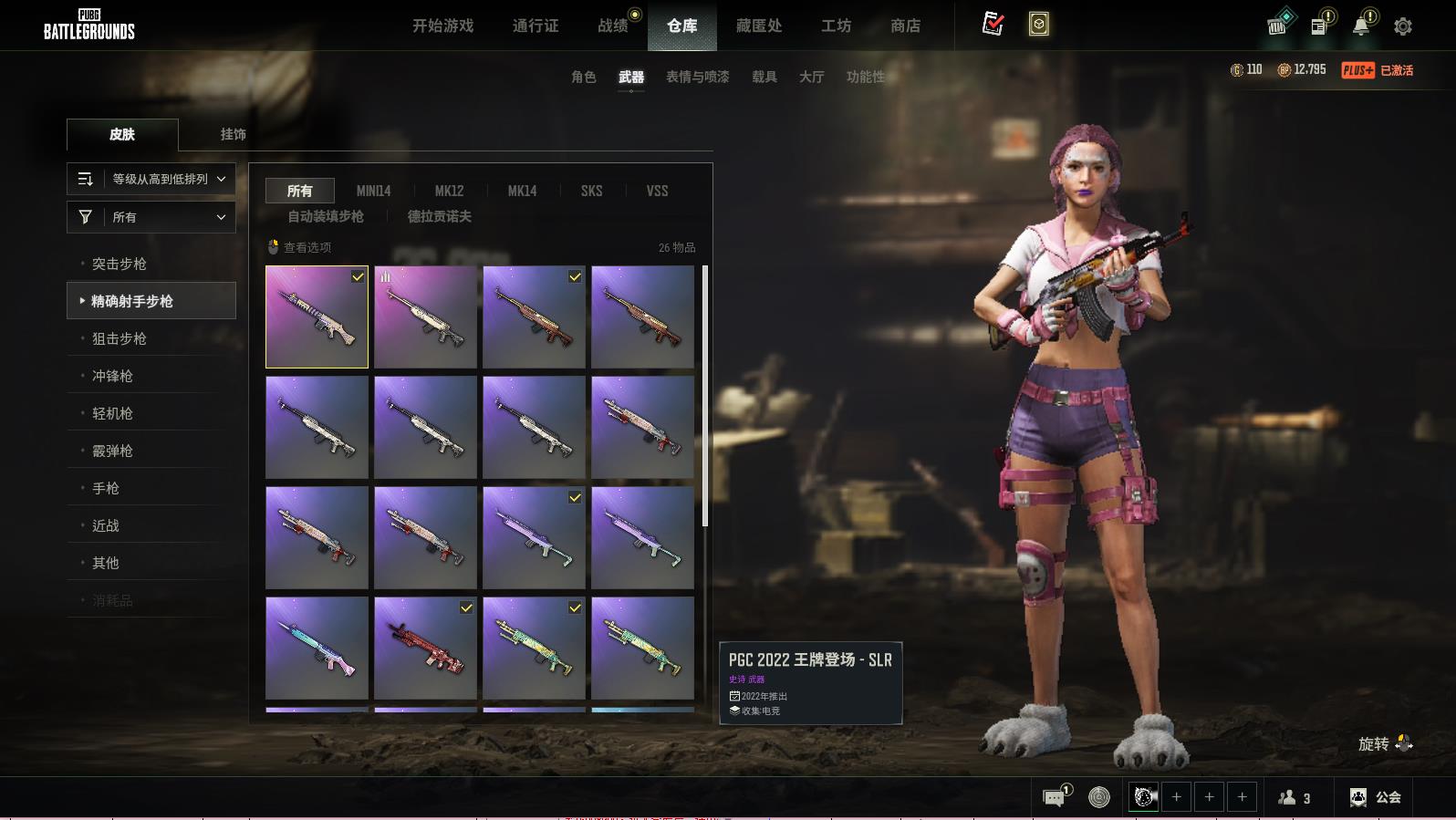Open the 商店 shop tab
The image size is (1456, 820).
click(x=905, y=26)
